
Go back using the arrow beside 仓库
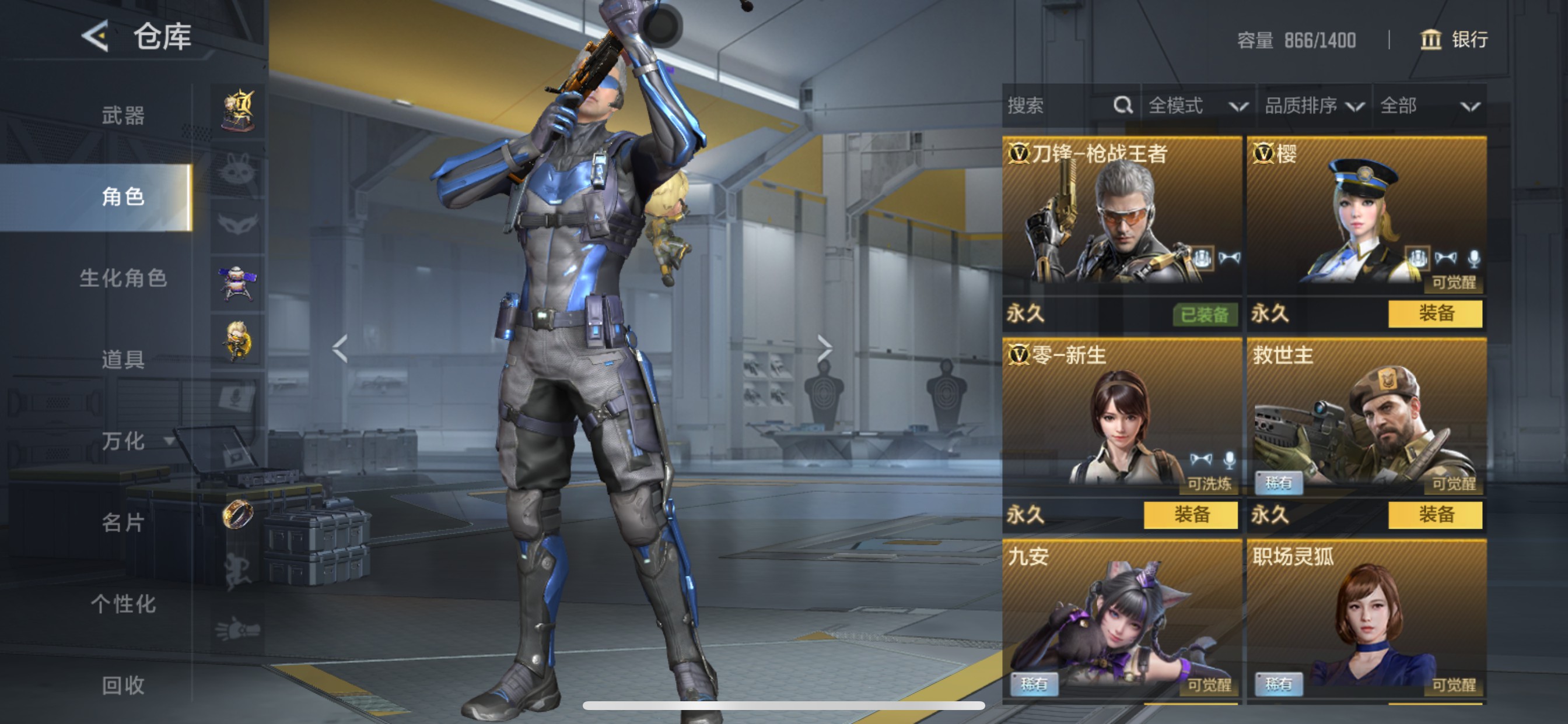click(x=96, y=37)
